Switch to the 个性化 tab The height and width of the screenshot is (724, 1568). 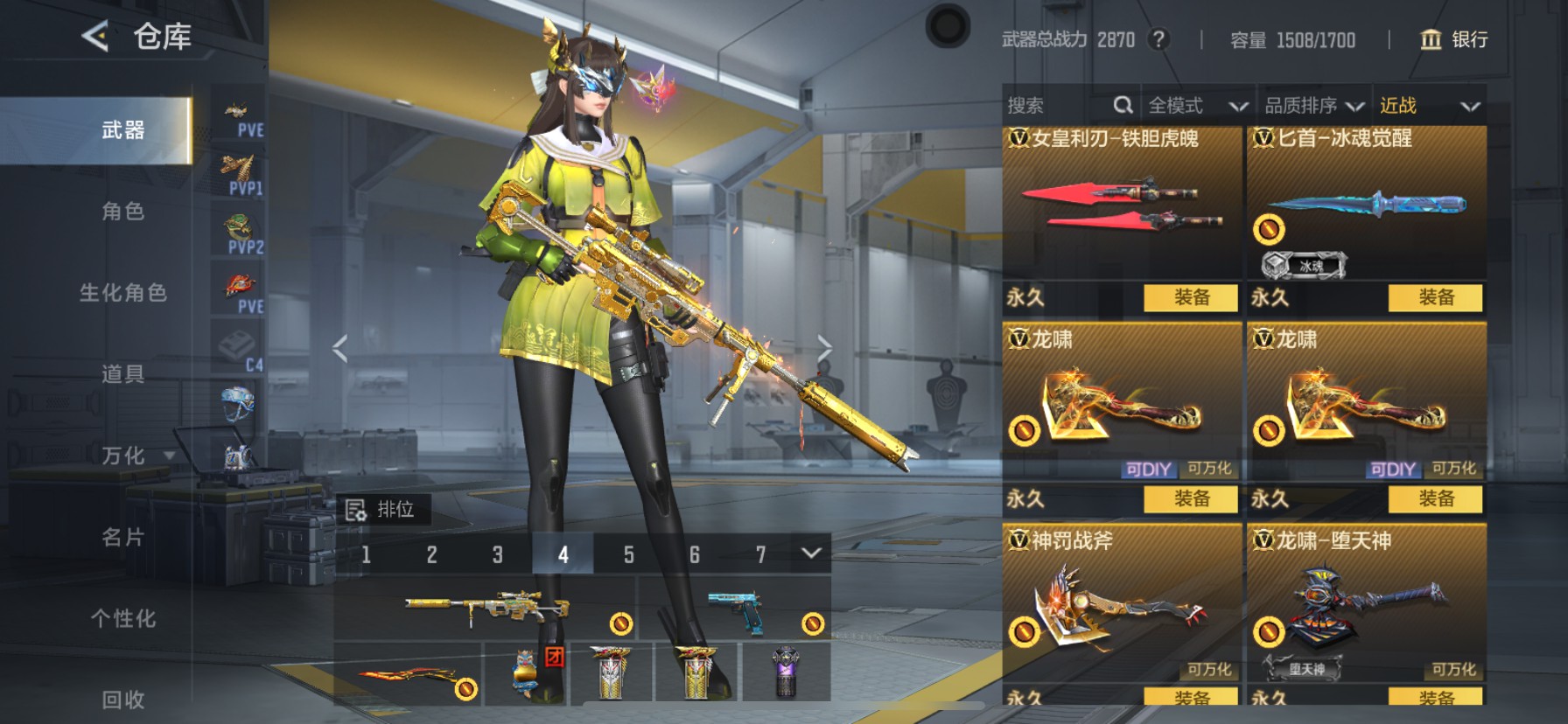pyautogui.click(x=122, y=618)
